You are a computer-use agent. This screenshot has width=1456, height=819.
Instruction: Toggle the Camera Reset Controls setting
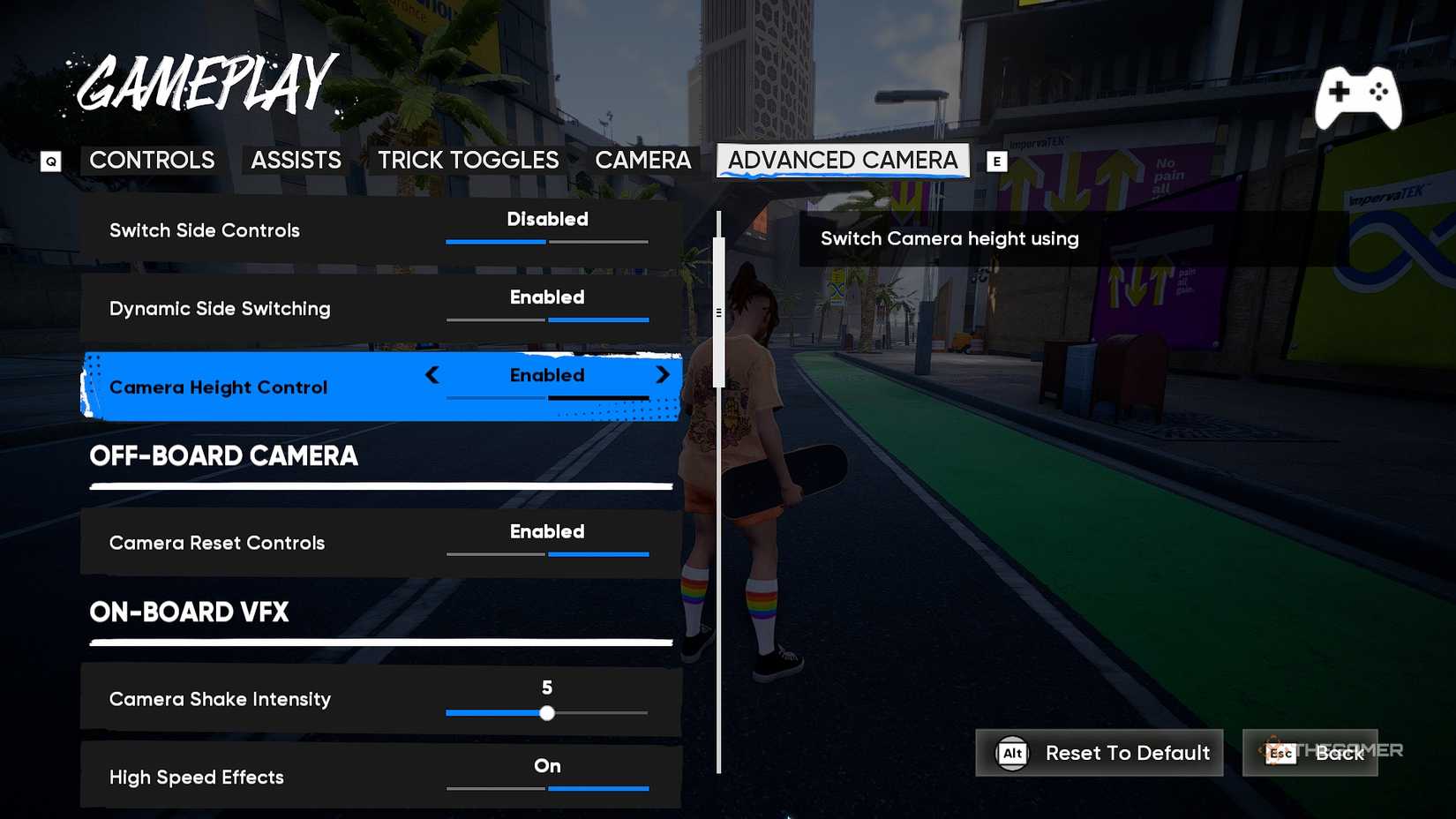(547, 542)
